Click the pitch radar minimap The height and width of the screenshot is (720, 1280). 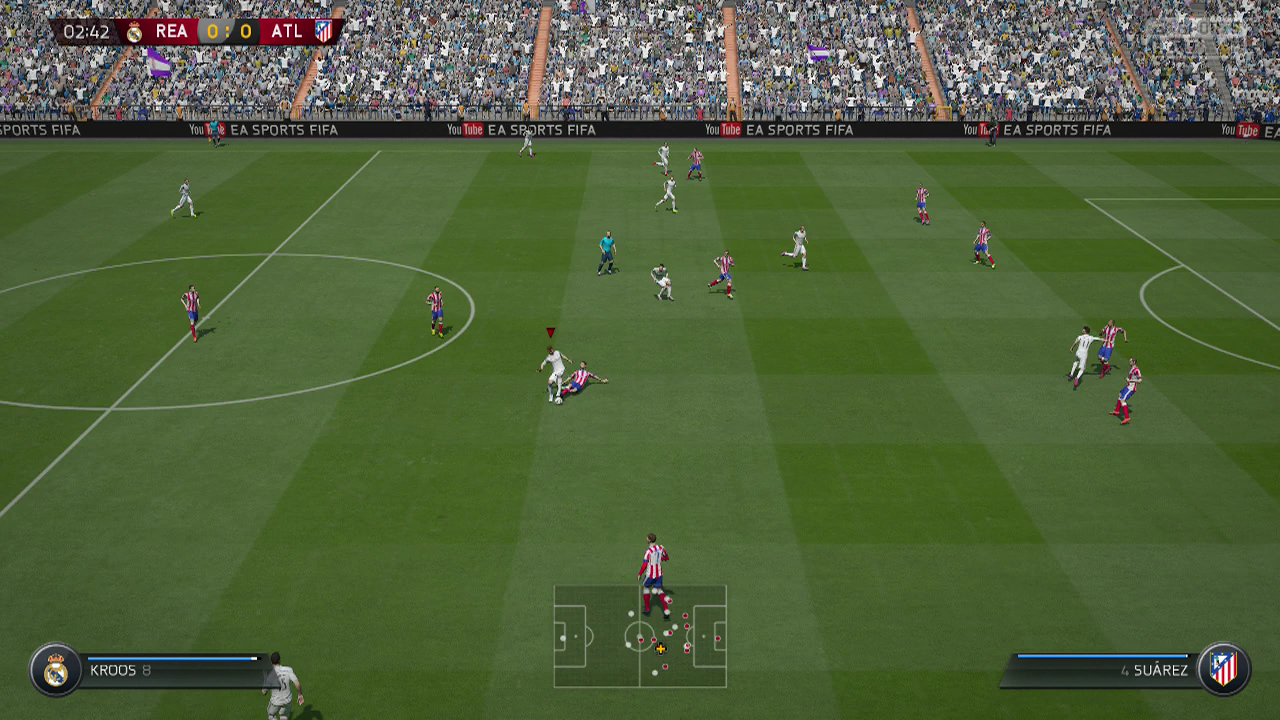(x=640, y=636)
